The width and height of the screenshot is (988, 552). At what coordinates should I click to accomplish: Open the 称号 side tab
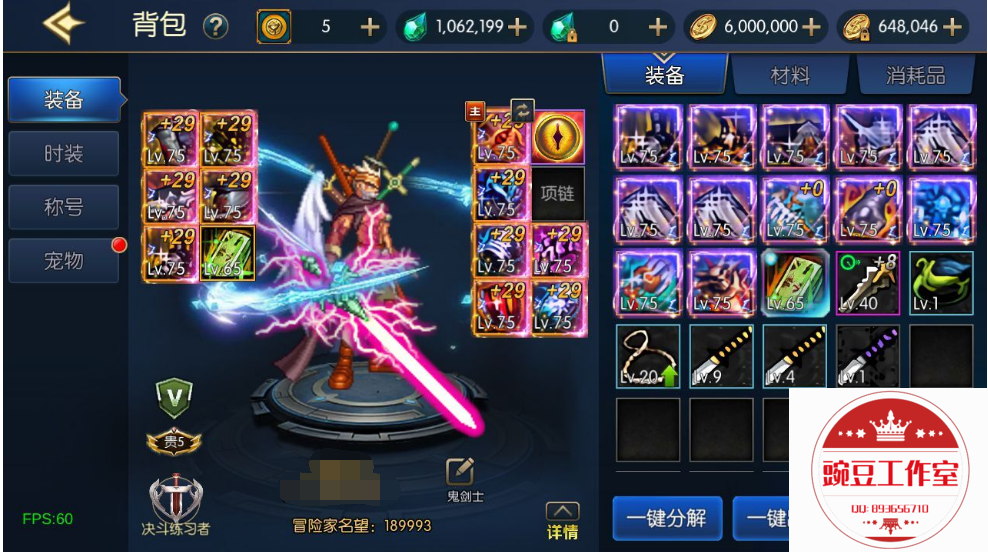pyautogui.click(x=64, y=207)
